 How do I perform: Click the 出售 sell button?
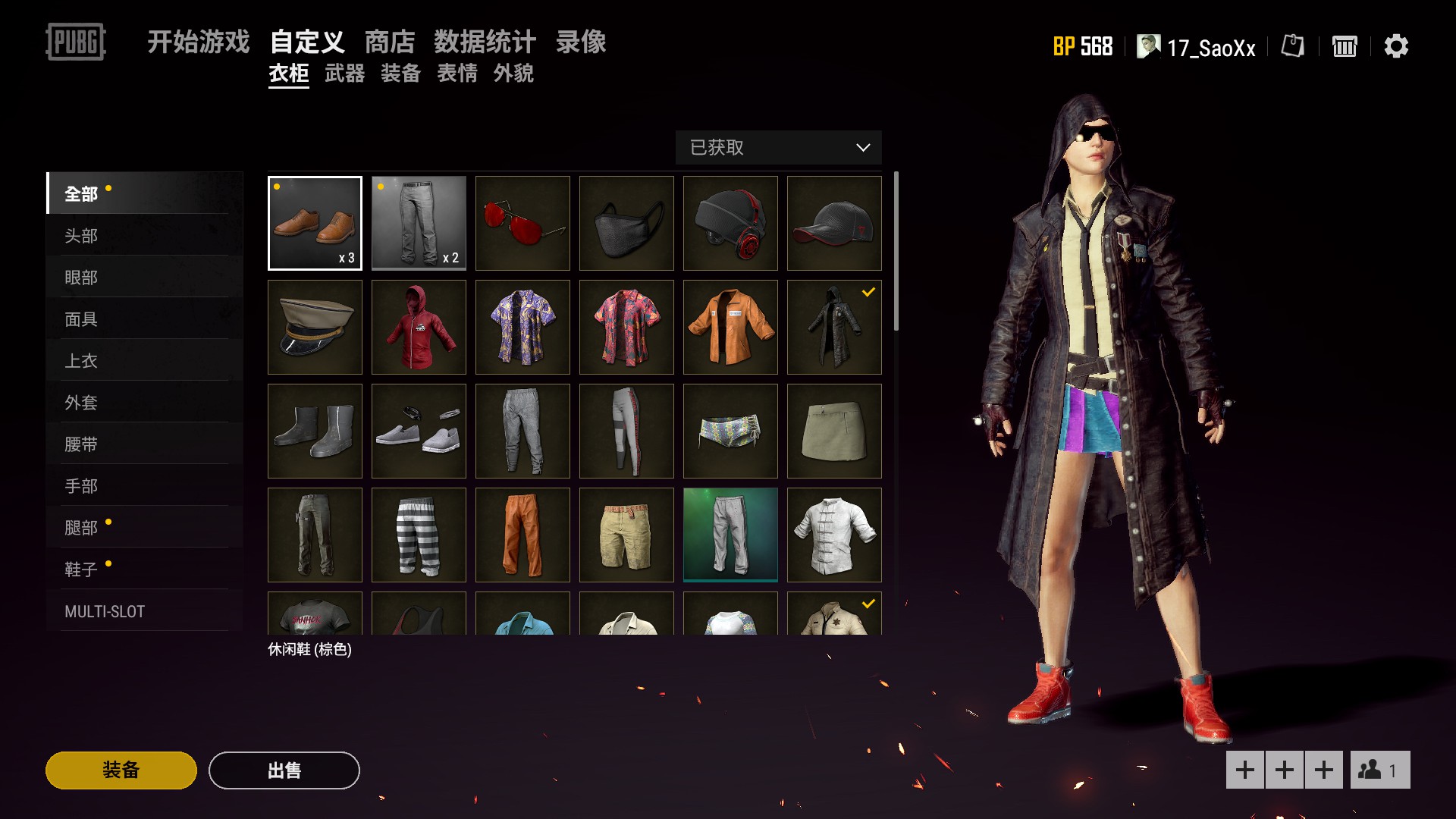284,770
